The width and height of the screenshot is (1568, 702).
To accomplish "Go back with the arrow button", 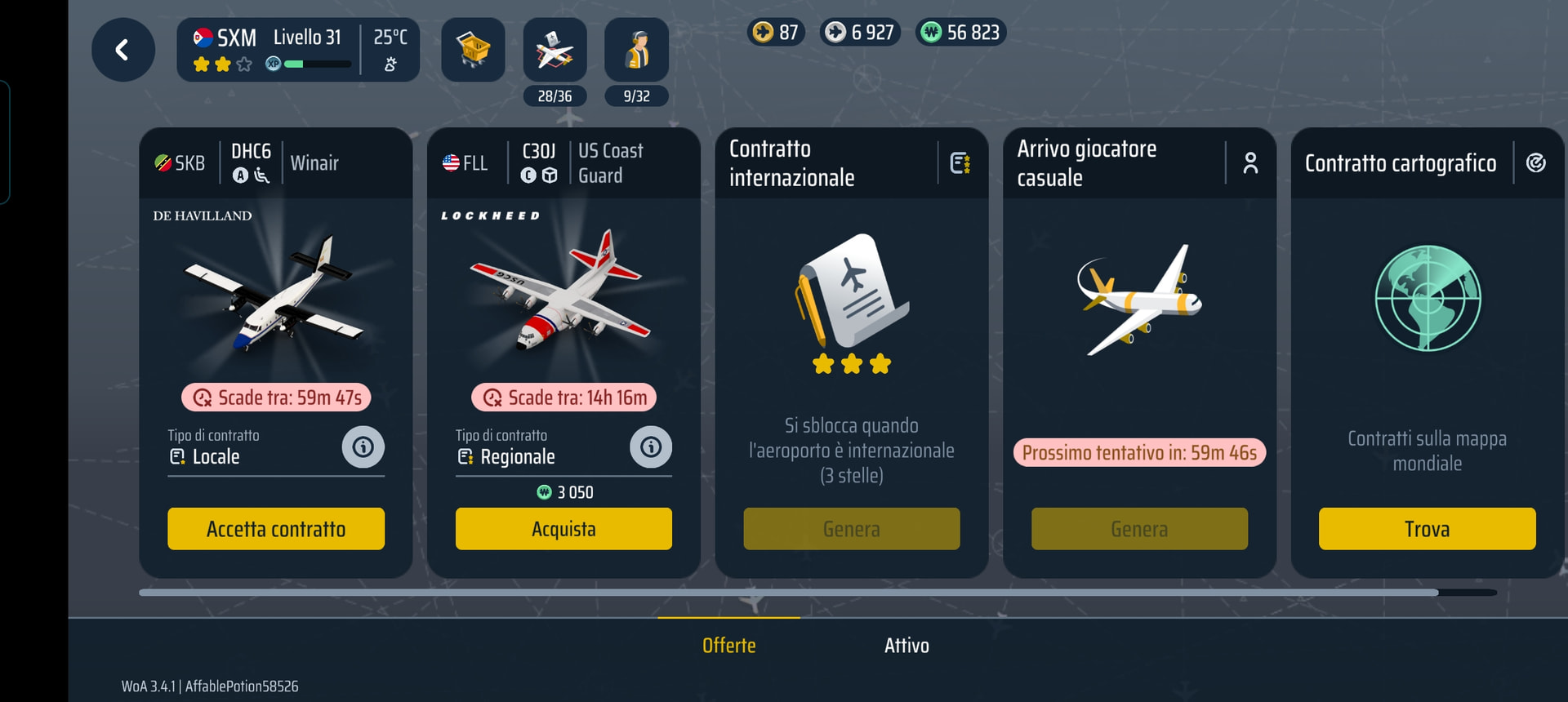I will pyautogui.click(x=122, y=50).
